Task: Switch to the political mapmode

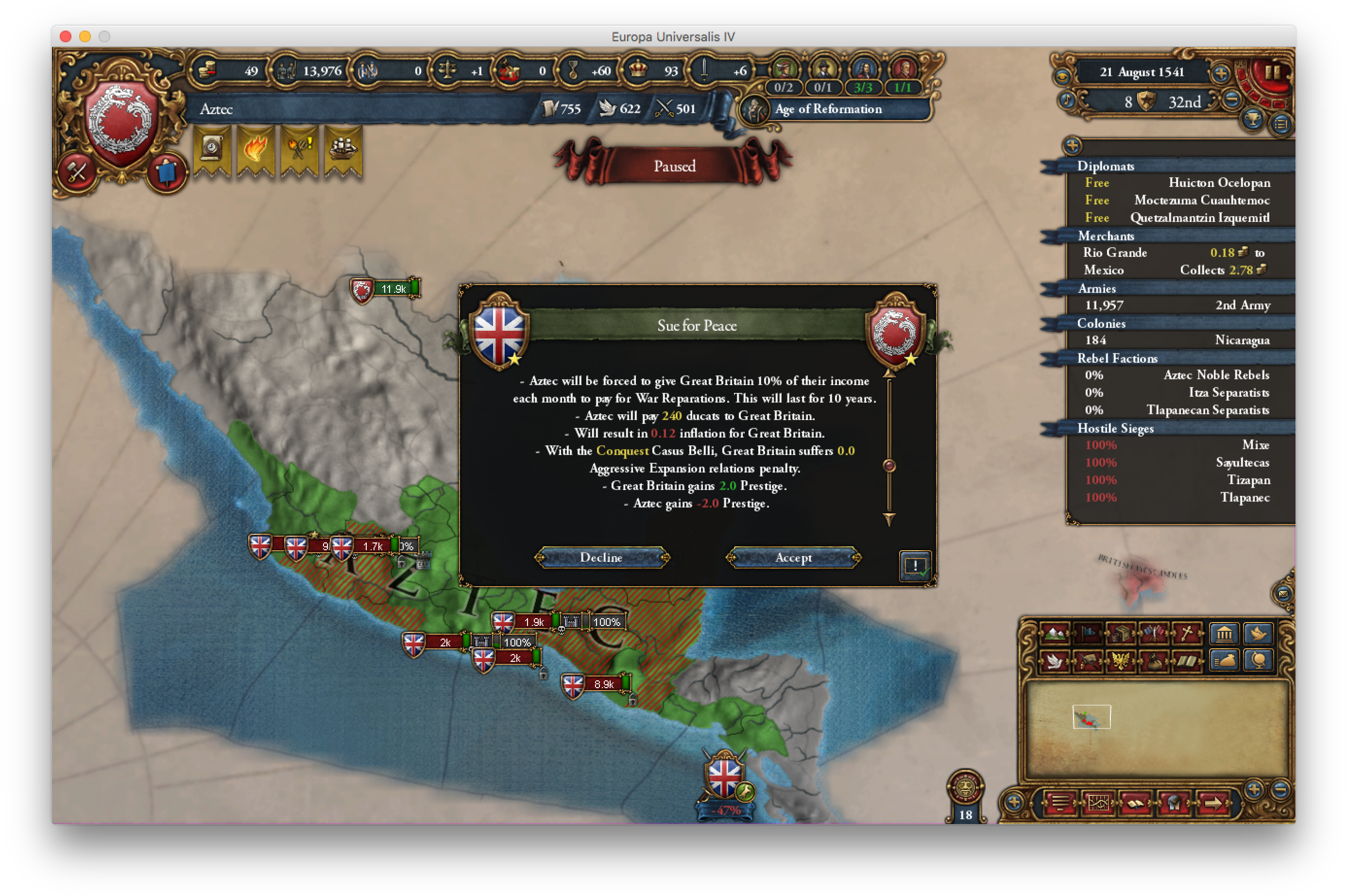Action: point(1088,633)
